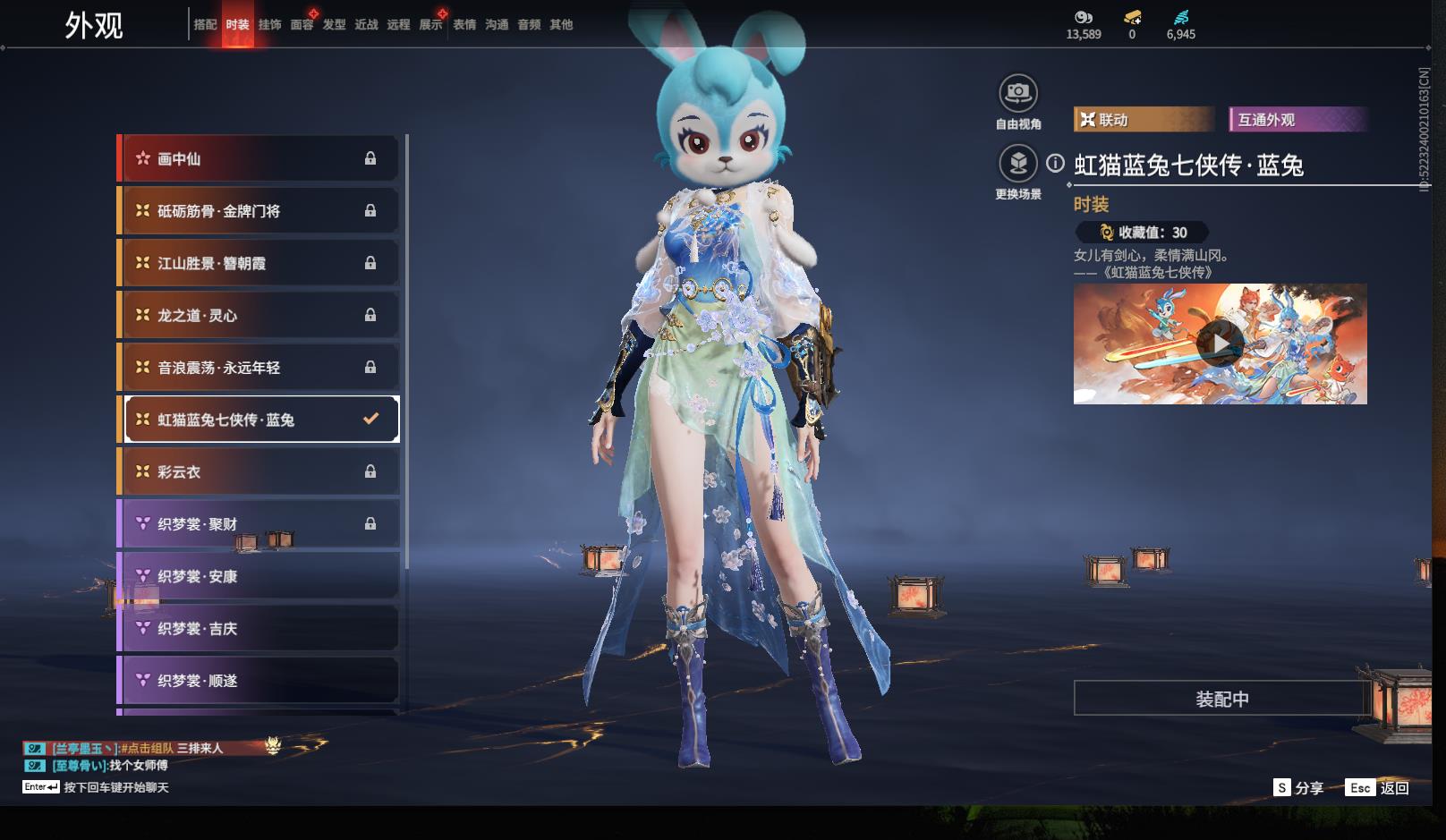Show the outfit info icon
Viewport: 1446px width, 840px height.
(1056, 164)
